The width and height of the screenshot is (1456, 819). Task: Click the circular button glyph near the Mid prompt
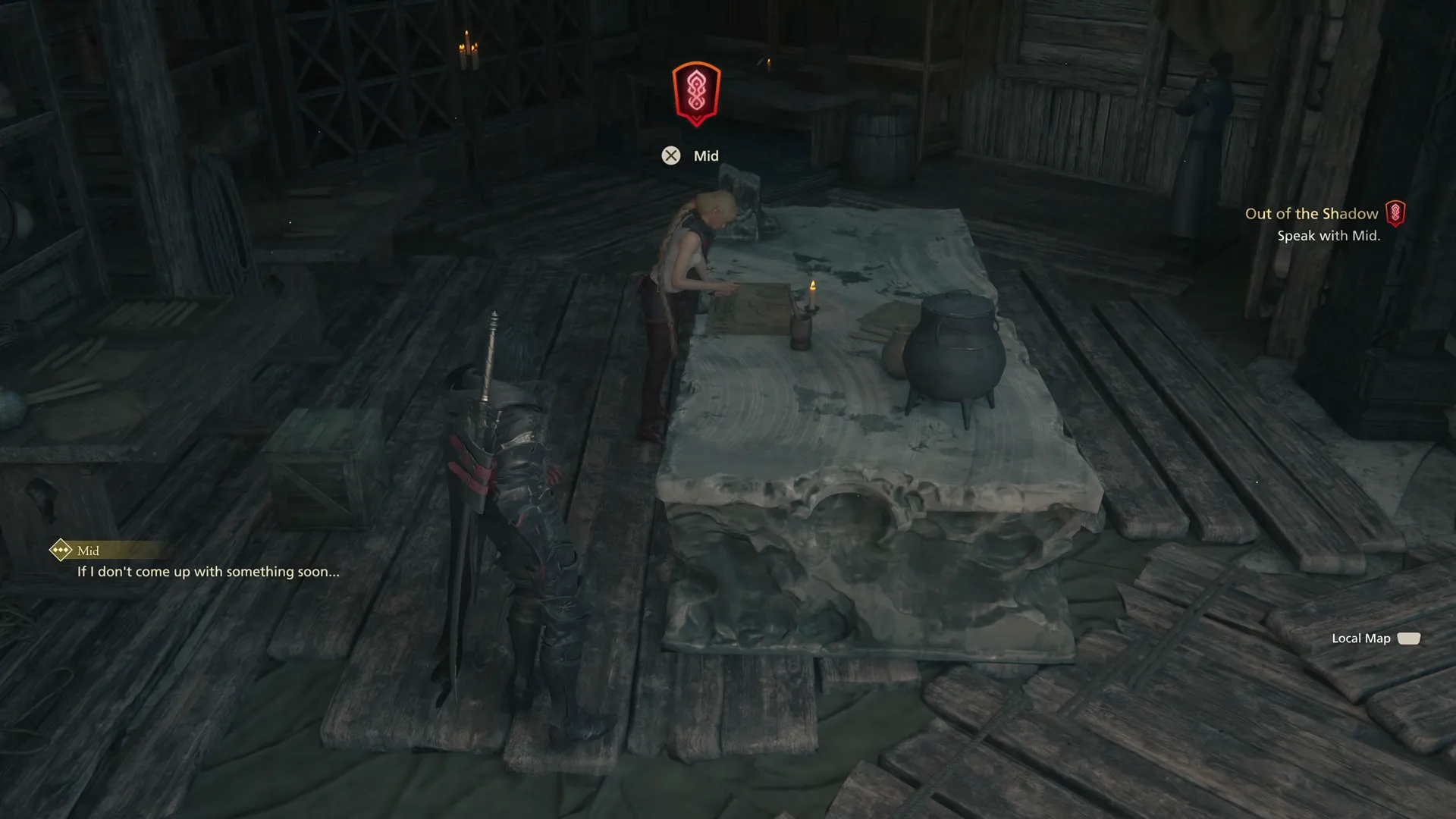point(670,155)
